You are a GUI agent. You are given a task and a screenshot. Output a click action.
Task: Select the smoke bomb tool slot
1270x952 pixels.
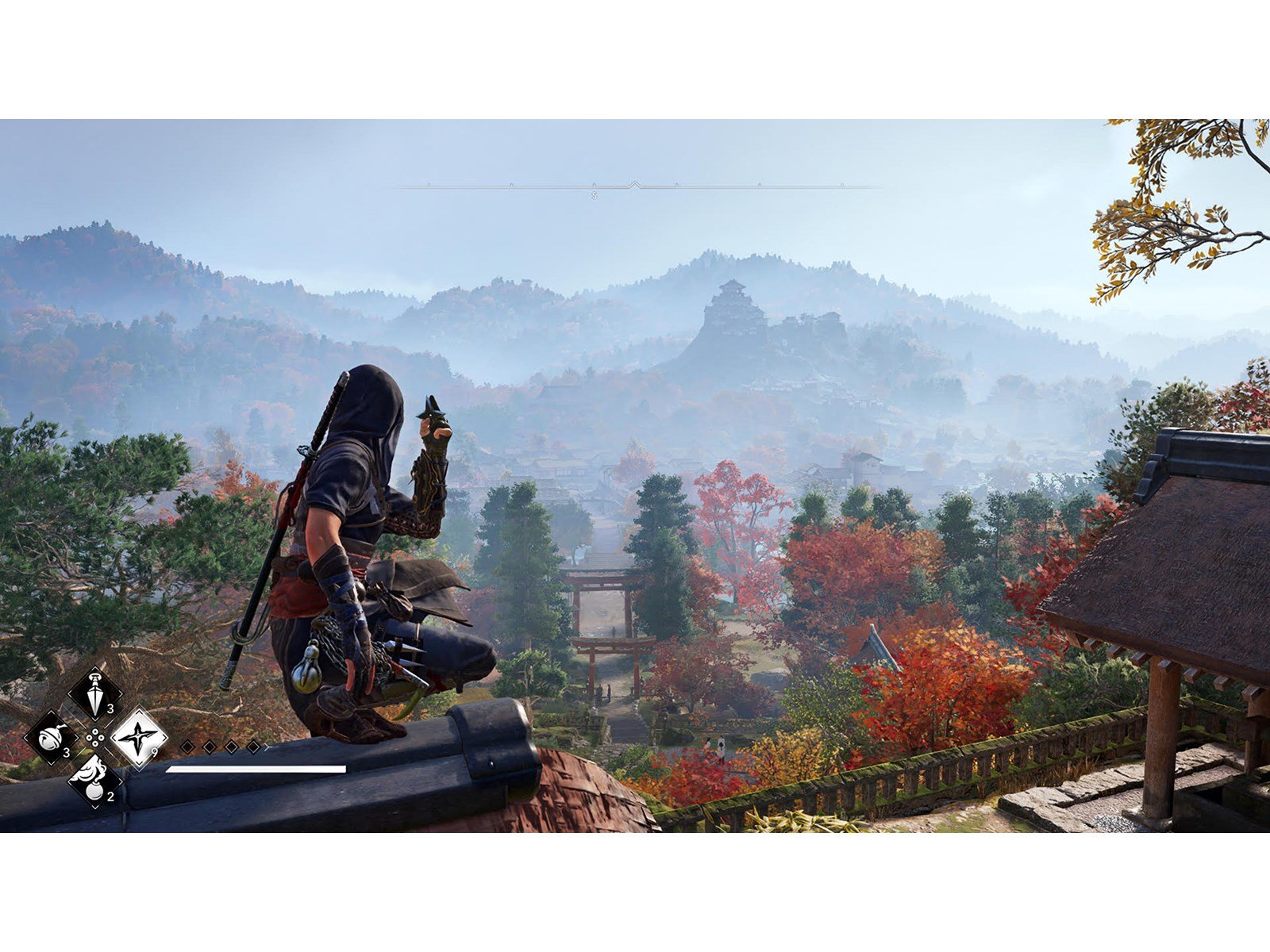click(x=95, y=781)
